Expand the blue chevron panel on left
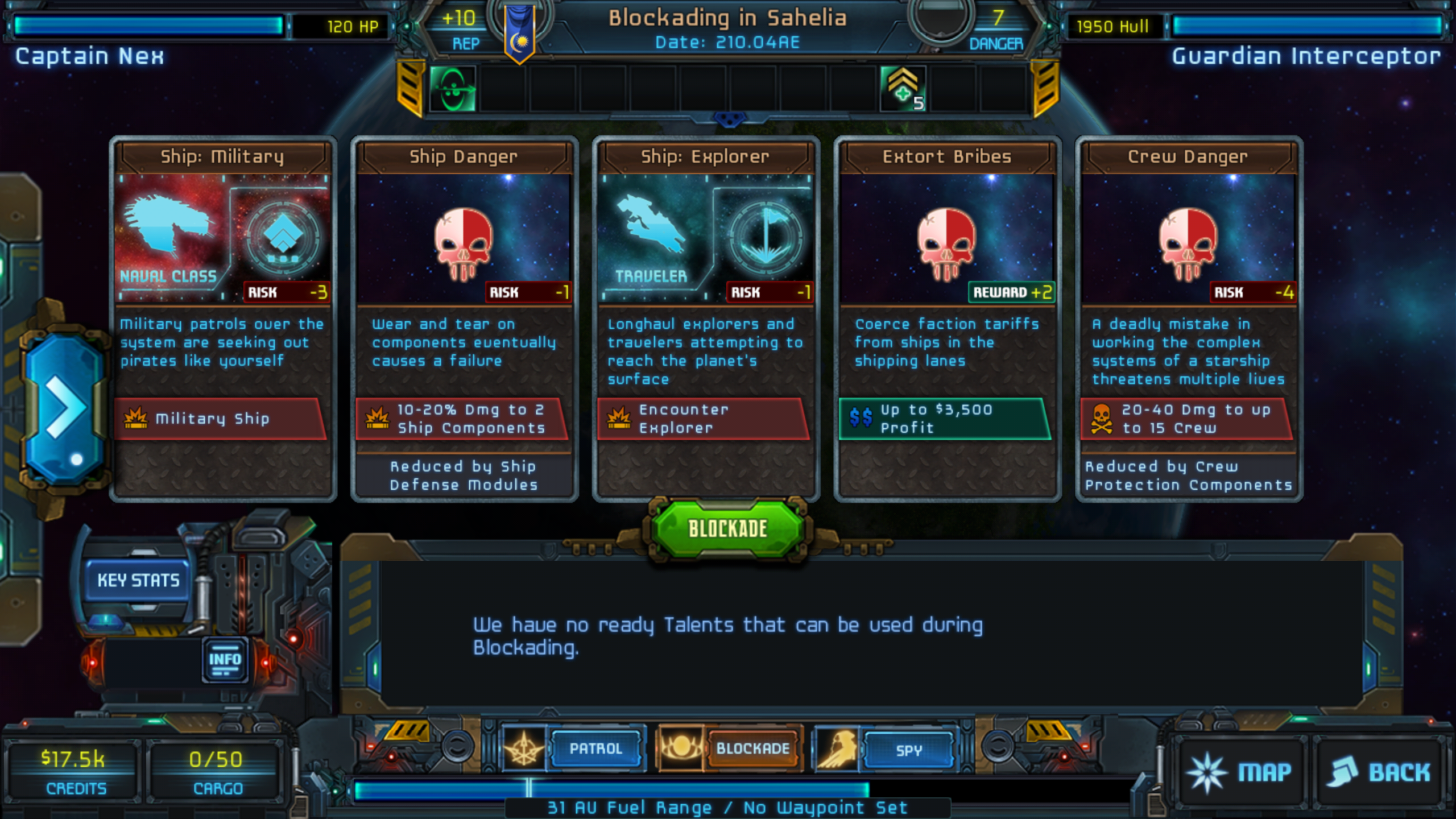1456x819 pixels. click(64, 407)
